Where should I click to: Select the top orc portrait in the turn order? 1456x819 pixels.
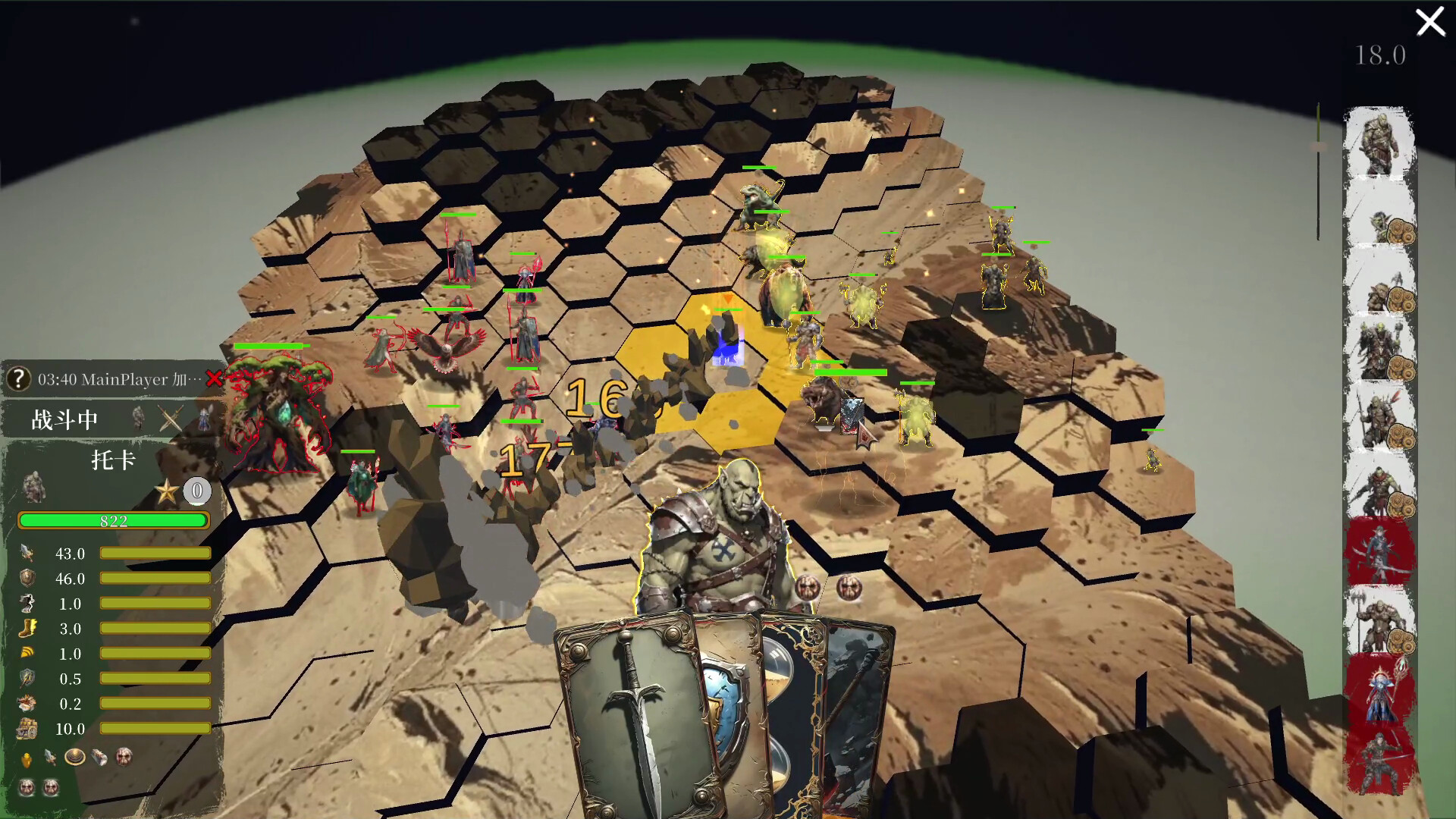click(1380, 144)
